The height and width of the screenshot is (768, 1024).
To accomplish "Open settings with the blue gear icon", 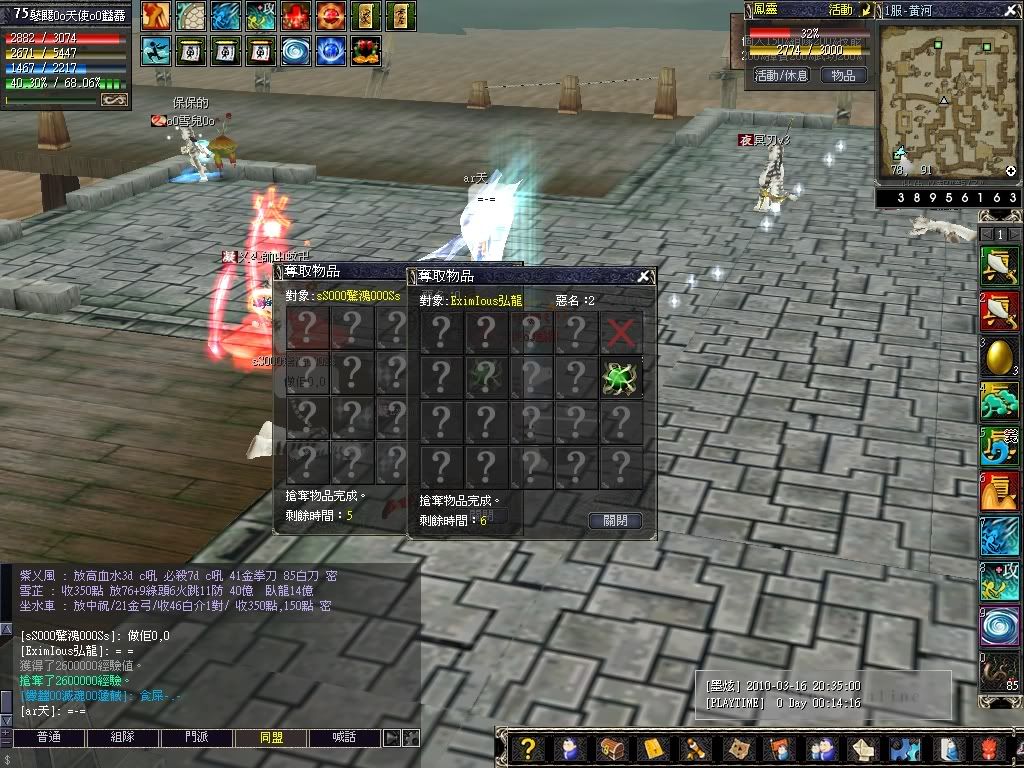I will coord(905,749).
